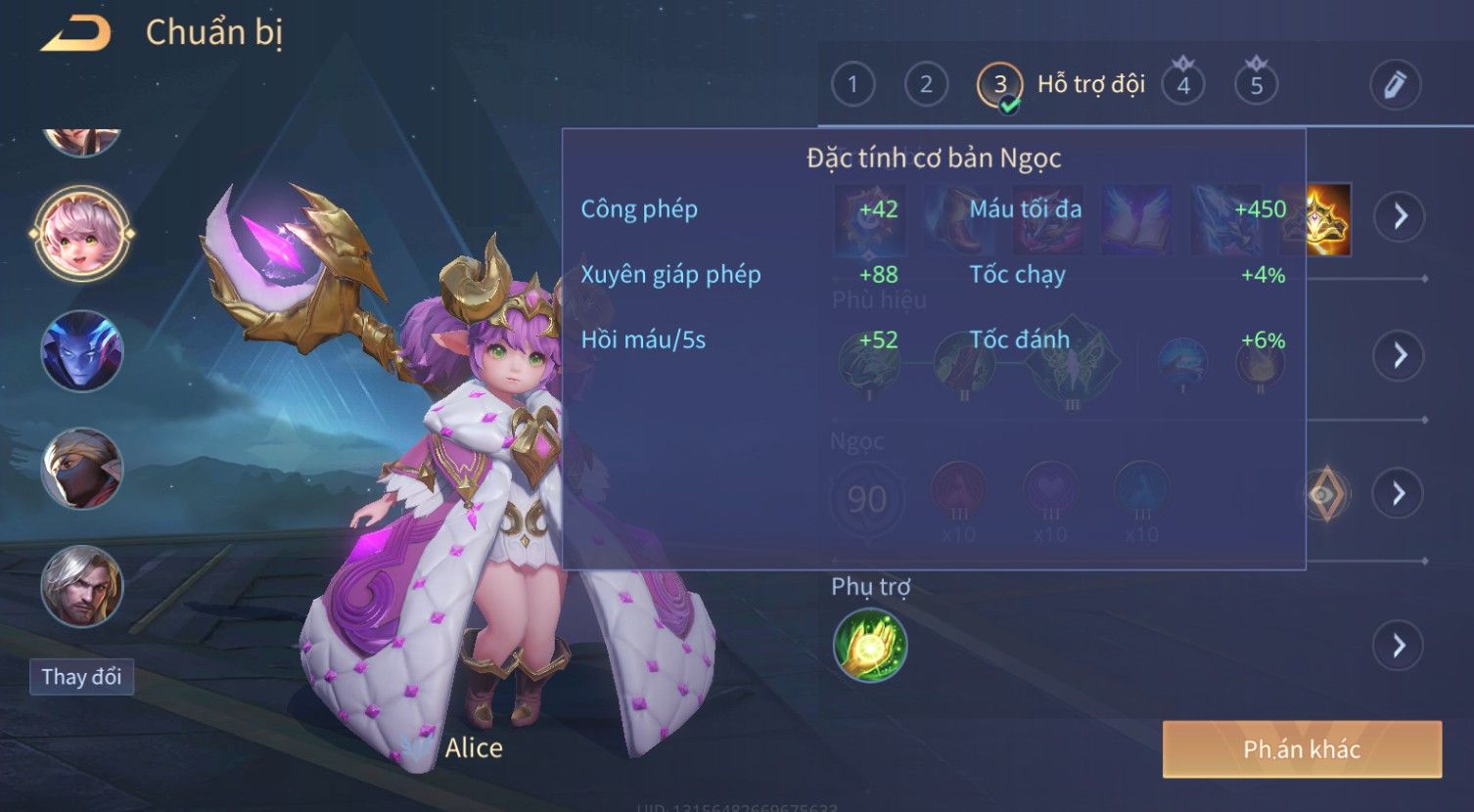The image size is (1474, 812).
Task: Select the white-haired bearded hero portrait
Action: pyautogui.click(x=82, y=586)
